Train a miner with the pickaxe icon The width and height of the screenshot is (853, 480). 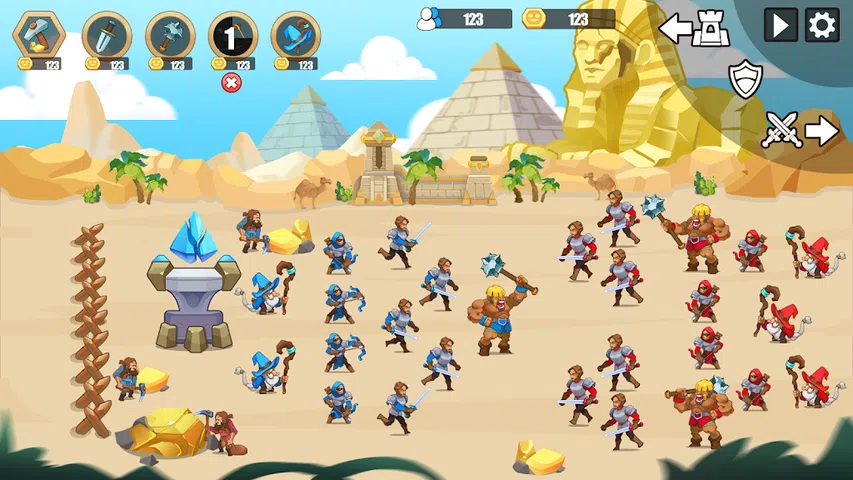click(39, 37)
